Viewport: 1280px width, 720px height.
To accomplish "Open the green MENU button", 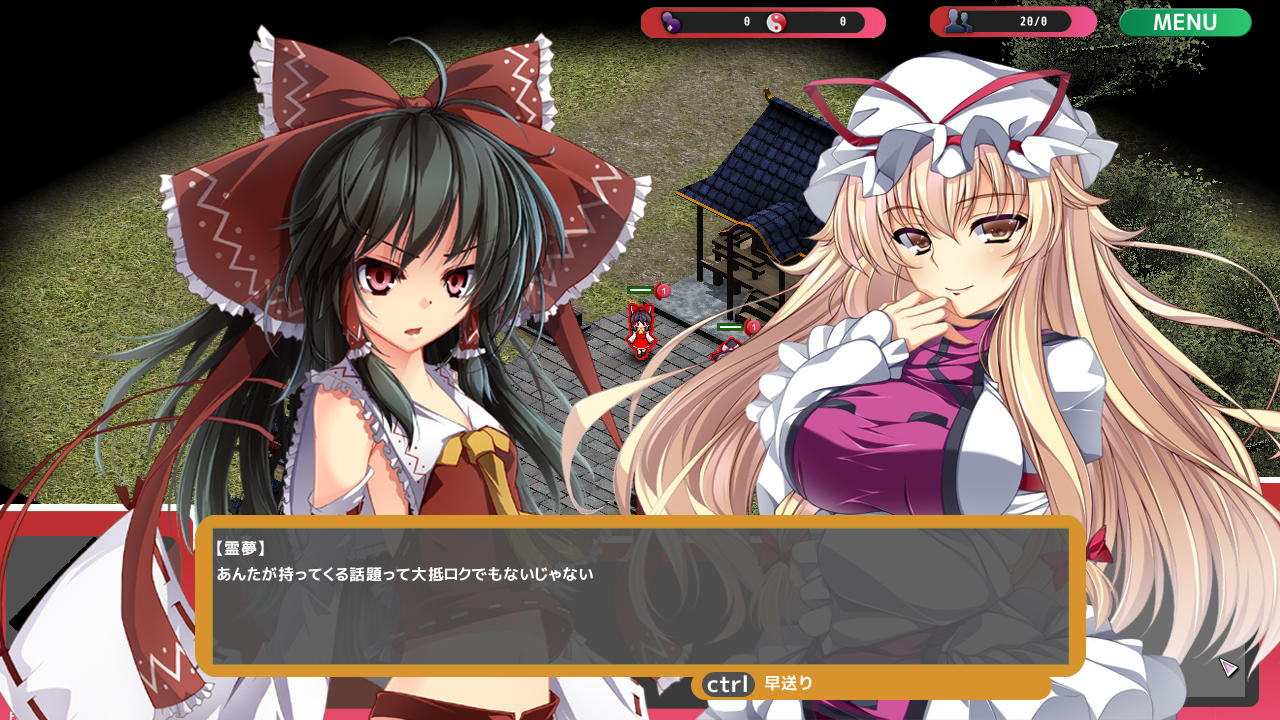I will (x=1185, y=22).
